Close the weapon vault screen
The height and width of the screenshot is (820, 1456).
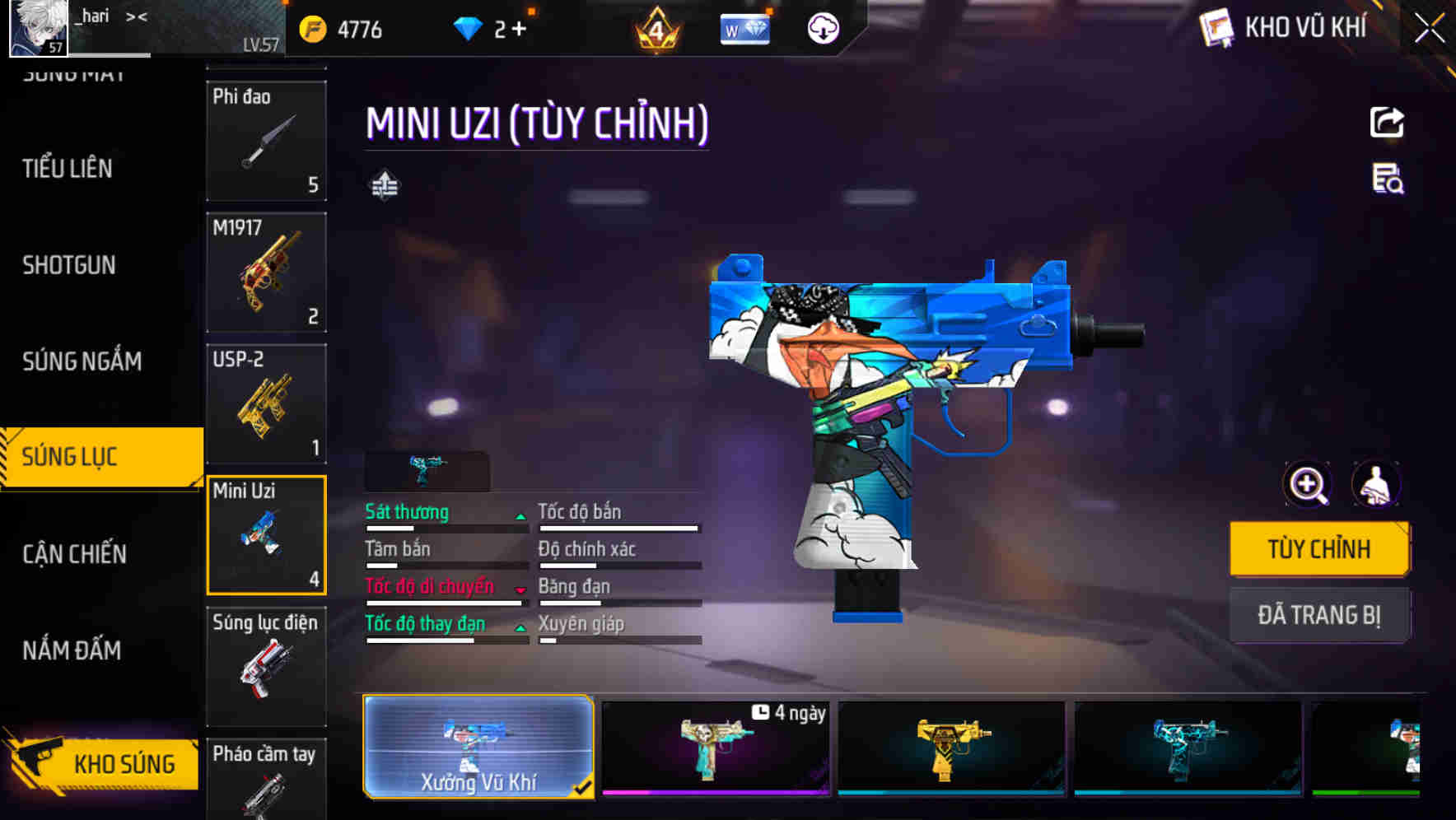(x=1429, y=28)
